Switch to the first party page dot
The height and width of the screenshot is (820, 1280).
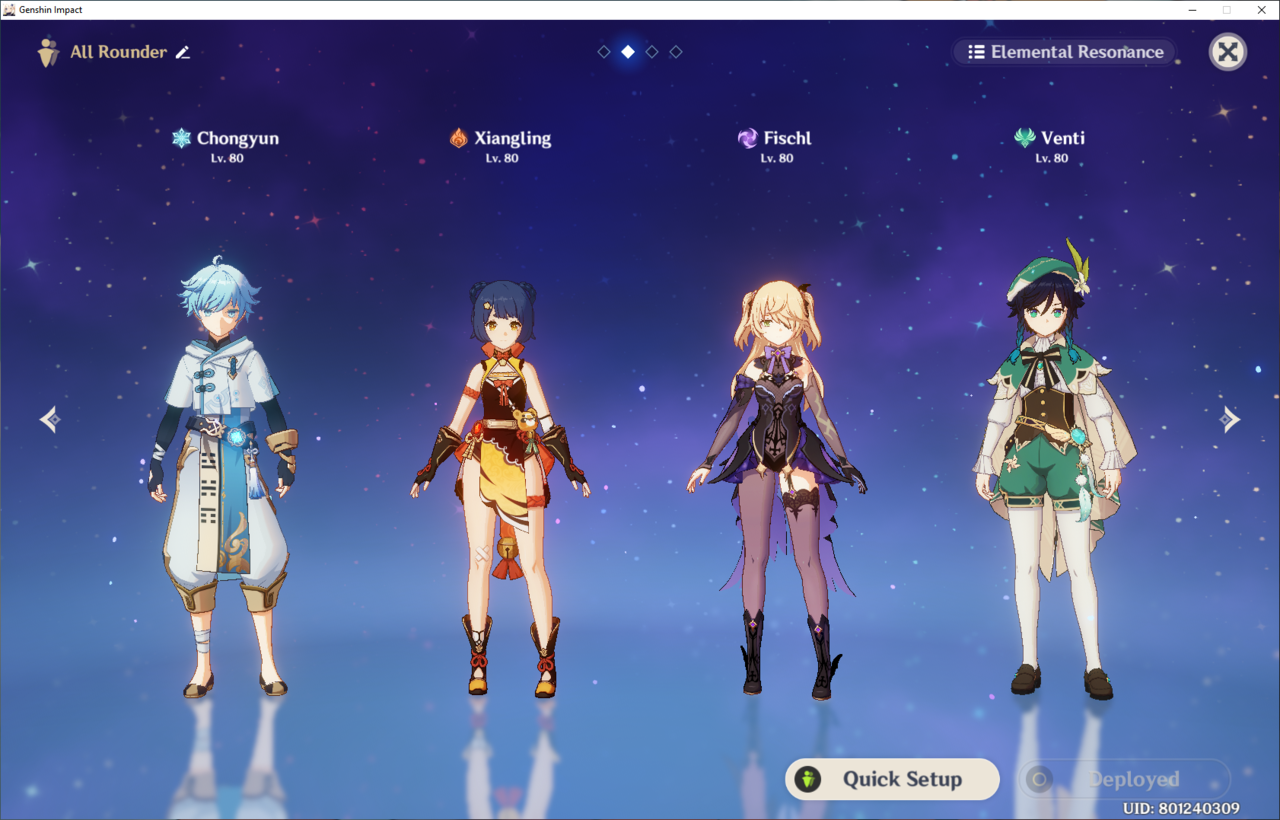coord(604,51)
